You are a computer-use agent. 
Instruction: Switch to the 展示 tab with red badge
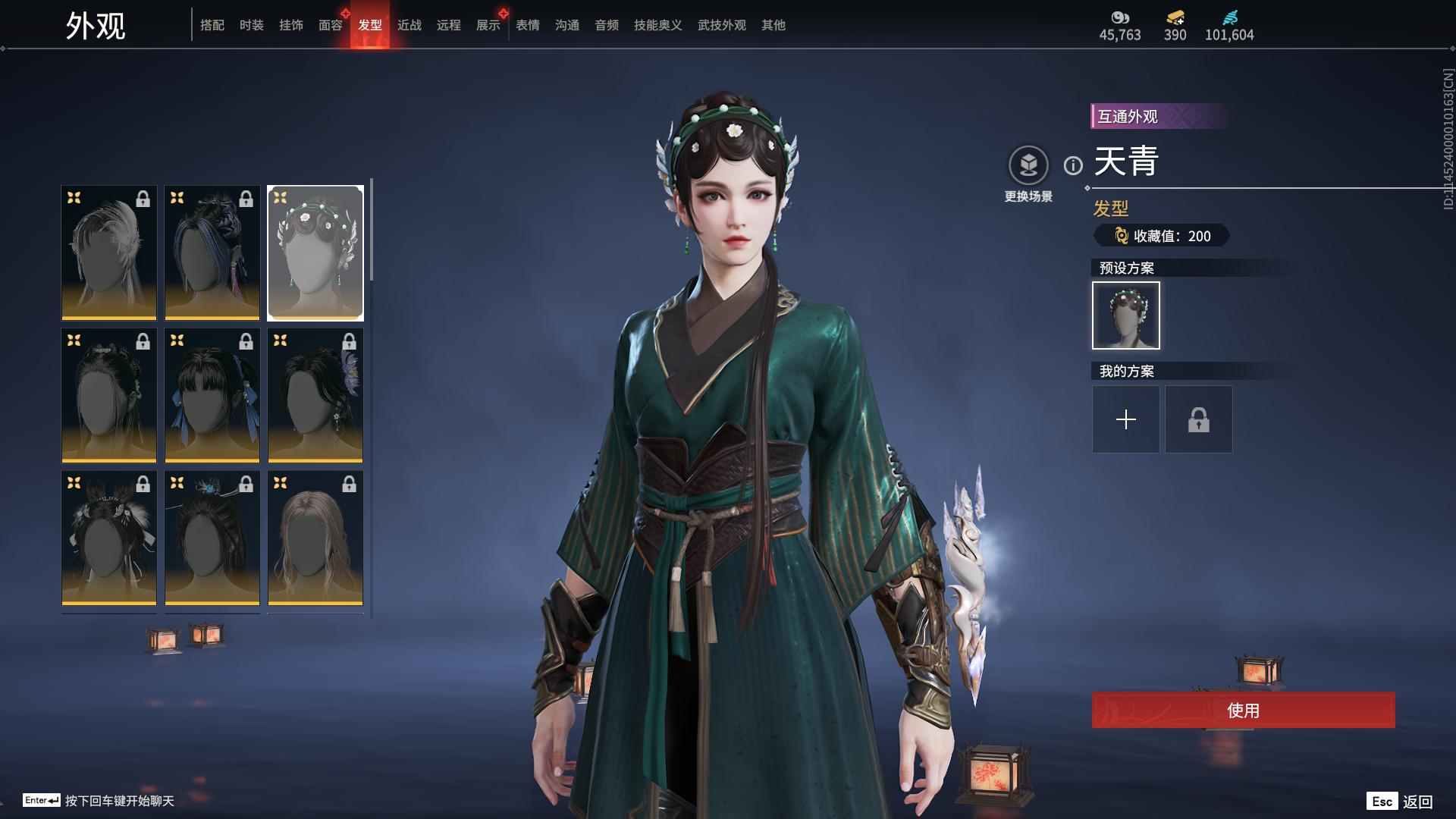click(488, 25)
